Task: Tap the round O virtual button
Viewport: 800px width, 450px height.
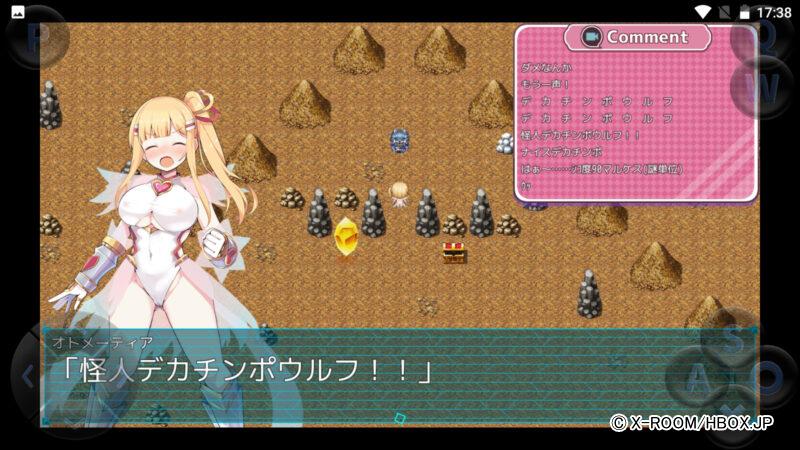Action: [x=768, y=378]
